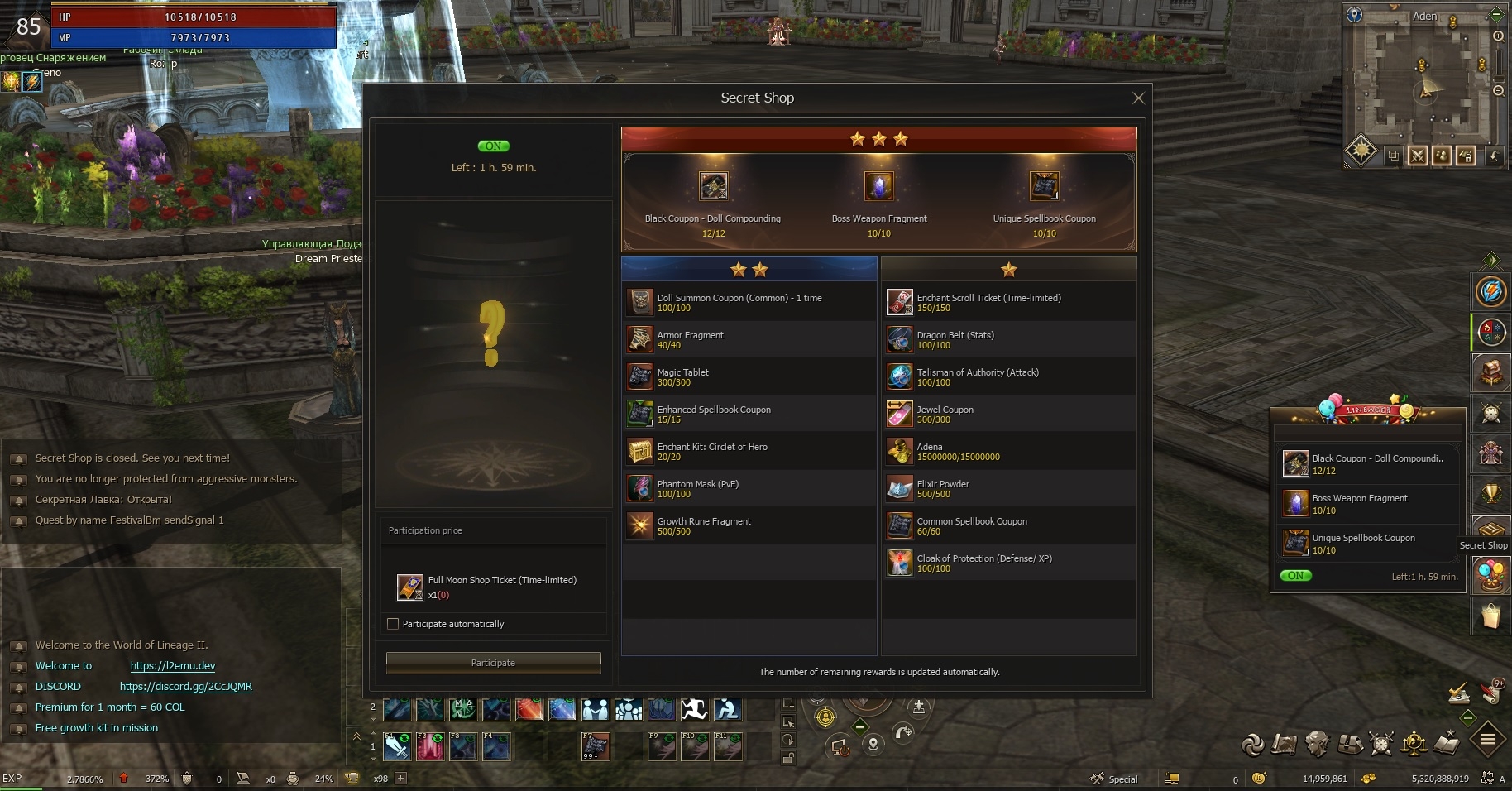Choose Cloak of Protection reward row
The image size is (1512, 791).
point(1008,563)
